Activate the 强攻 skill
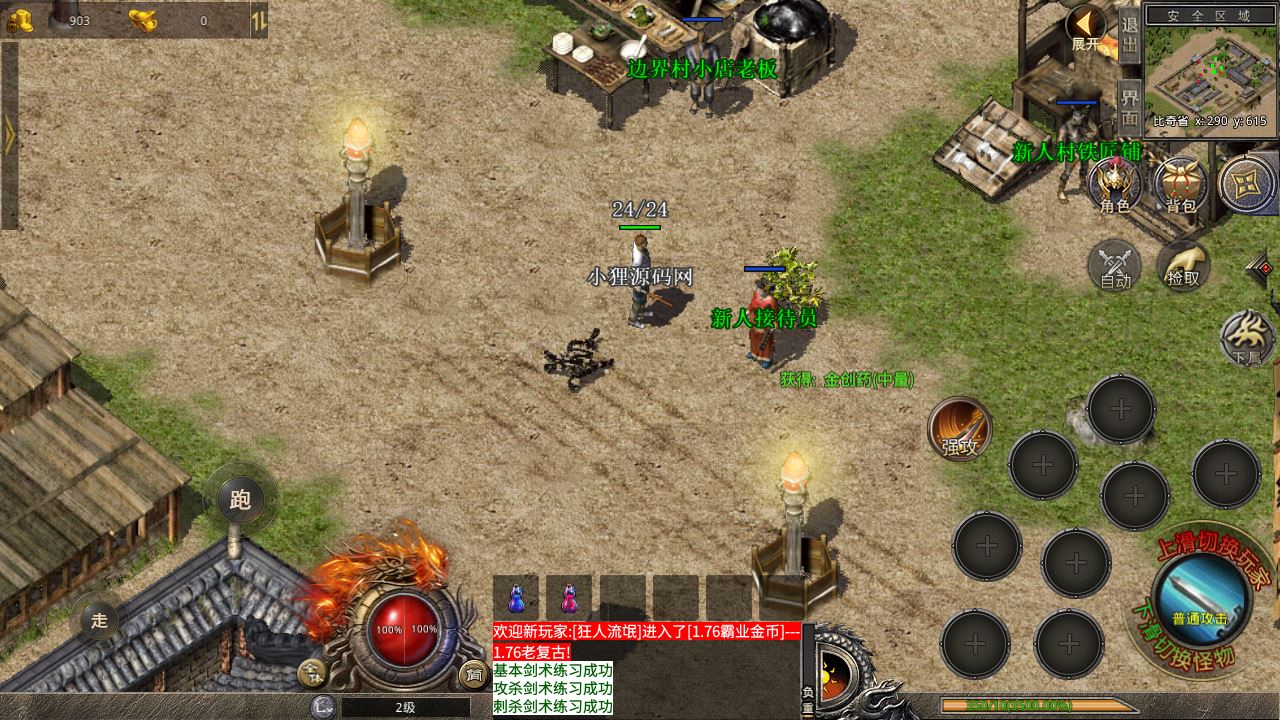This screenshot has width=1280, height=720. 960,430
